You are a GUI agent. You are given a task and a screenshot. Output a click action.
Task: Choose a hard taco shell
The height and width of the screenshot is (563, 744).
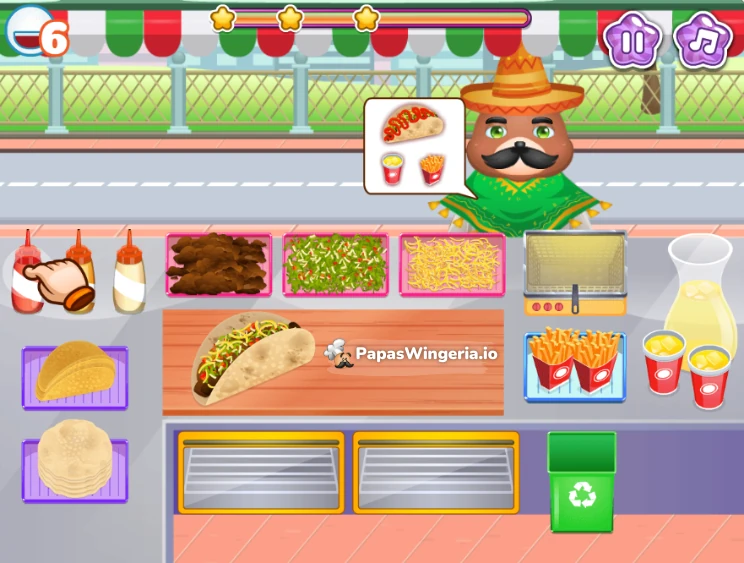pyautogui.click(x=75, y=372)
